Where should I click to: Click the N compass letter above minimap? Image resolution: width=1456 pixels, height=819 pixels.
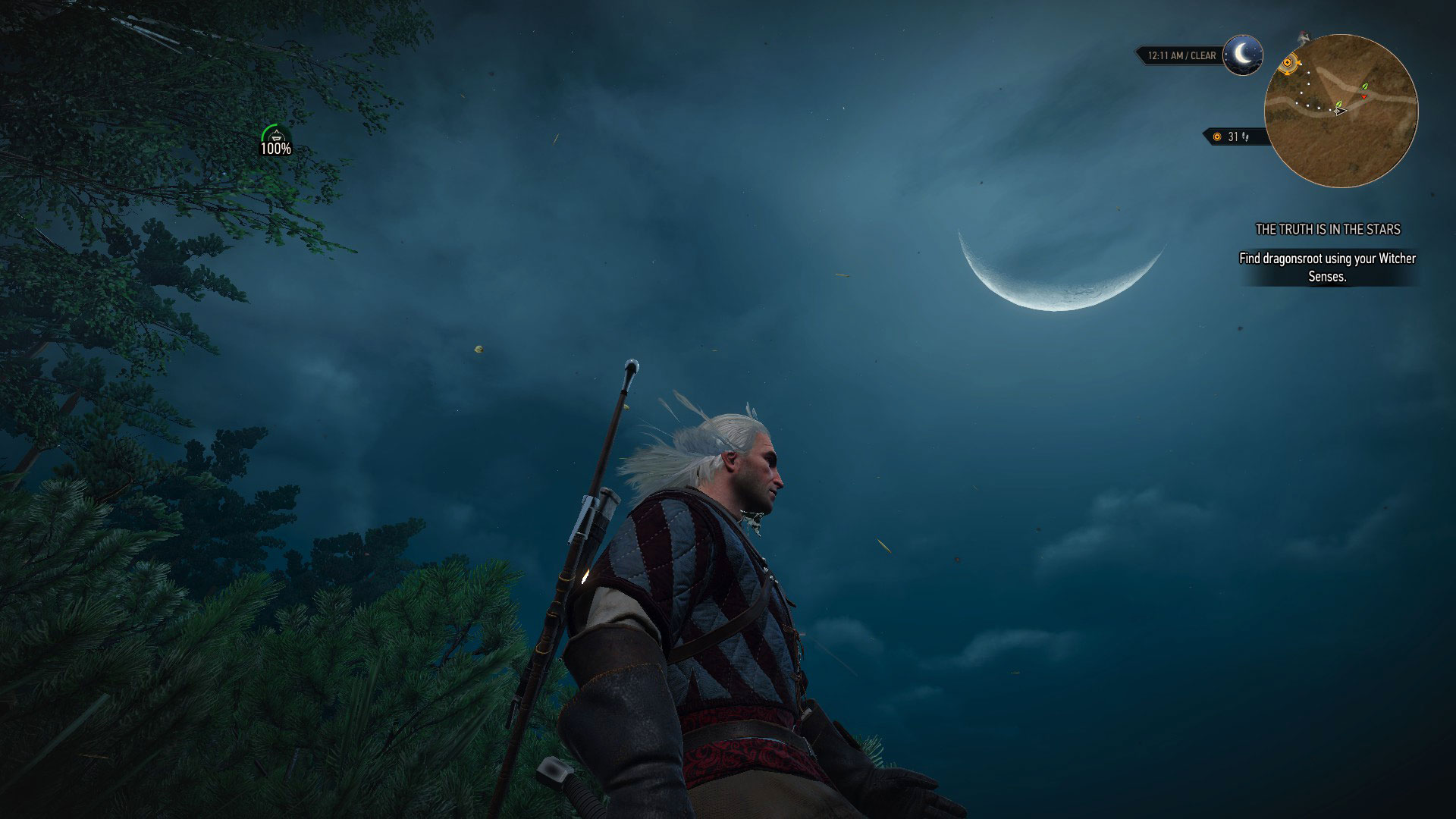coord(1306,38)
